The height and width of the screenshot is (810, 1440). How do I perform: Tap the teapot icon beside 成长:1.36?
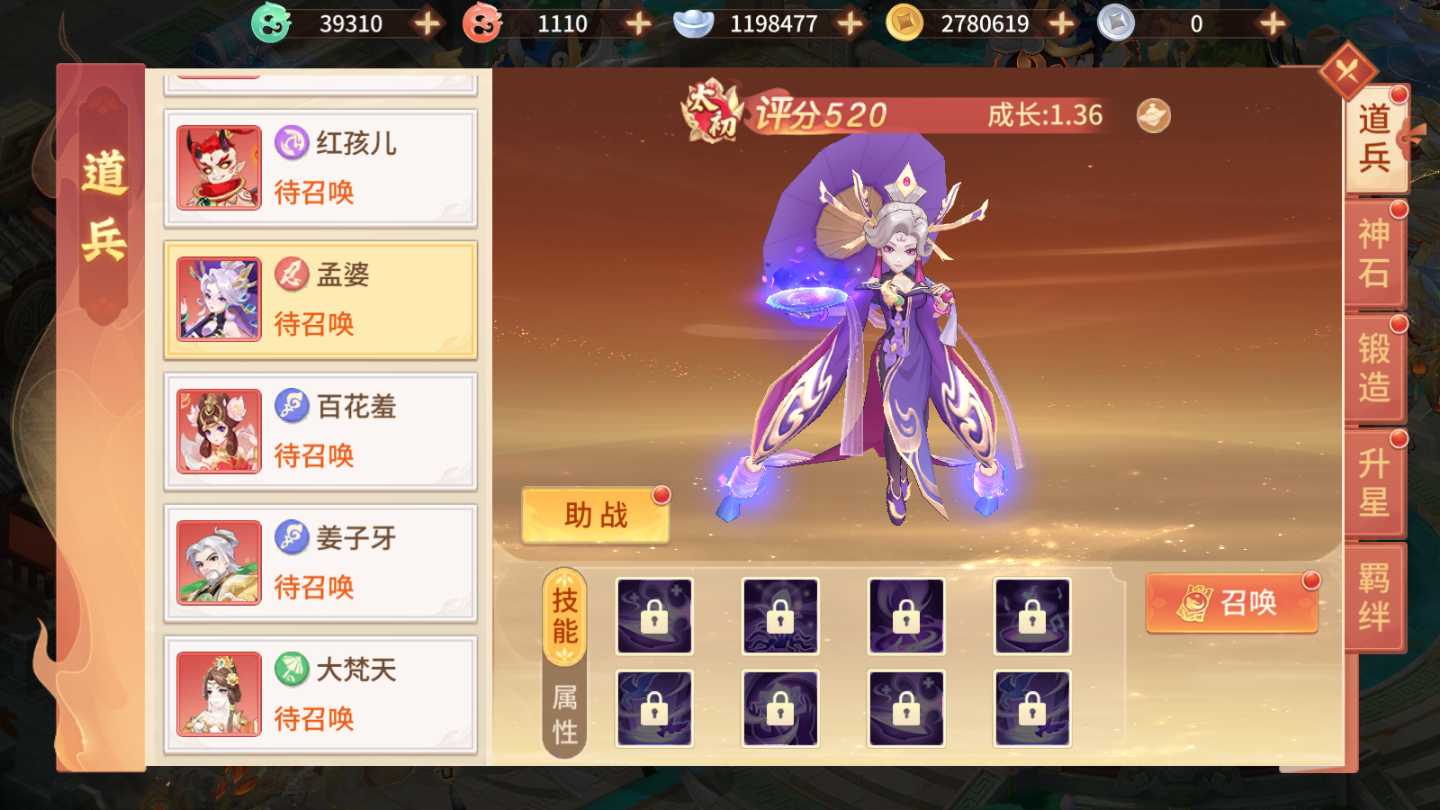[1152, 114]
